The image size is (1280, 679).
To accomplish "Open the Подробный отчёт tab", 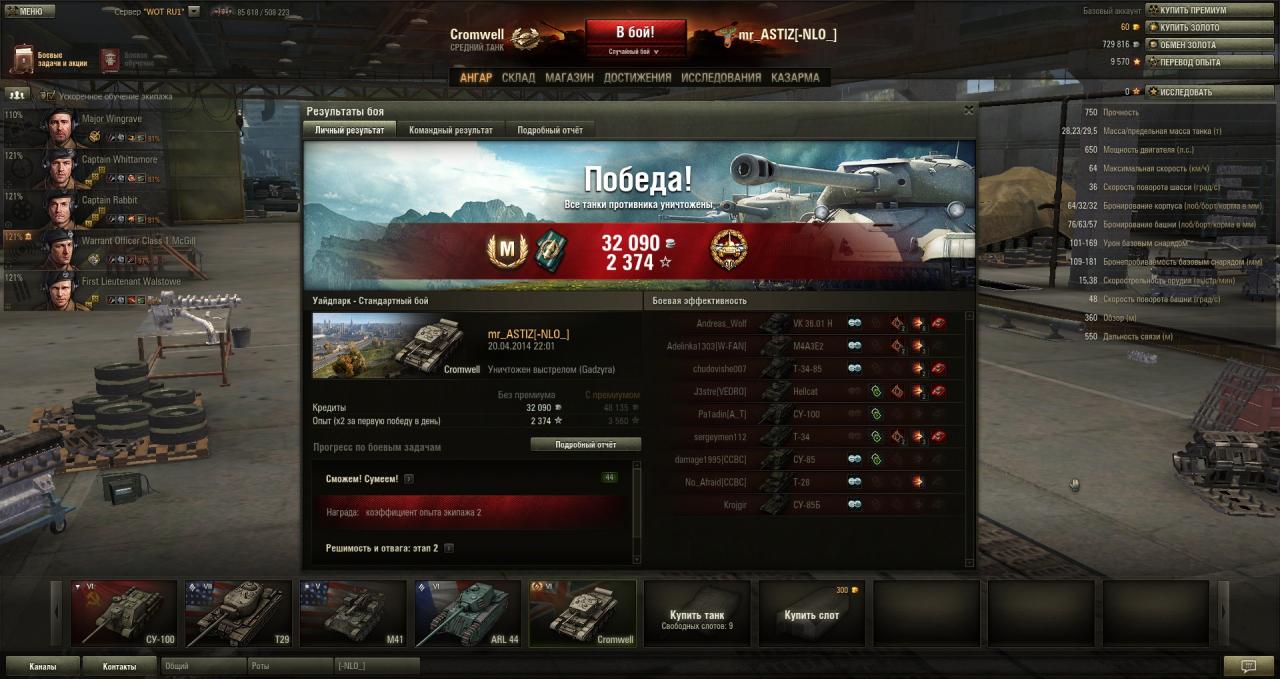I will click(549, 130).
